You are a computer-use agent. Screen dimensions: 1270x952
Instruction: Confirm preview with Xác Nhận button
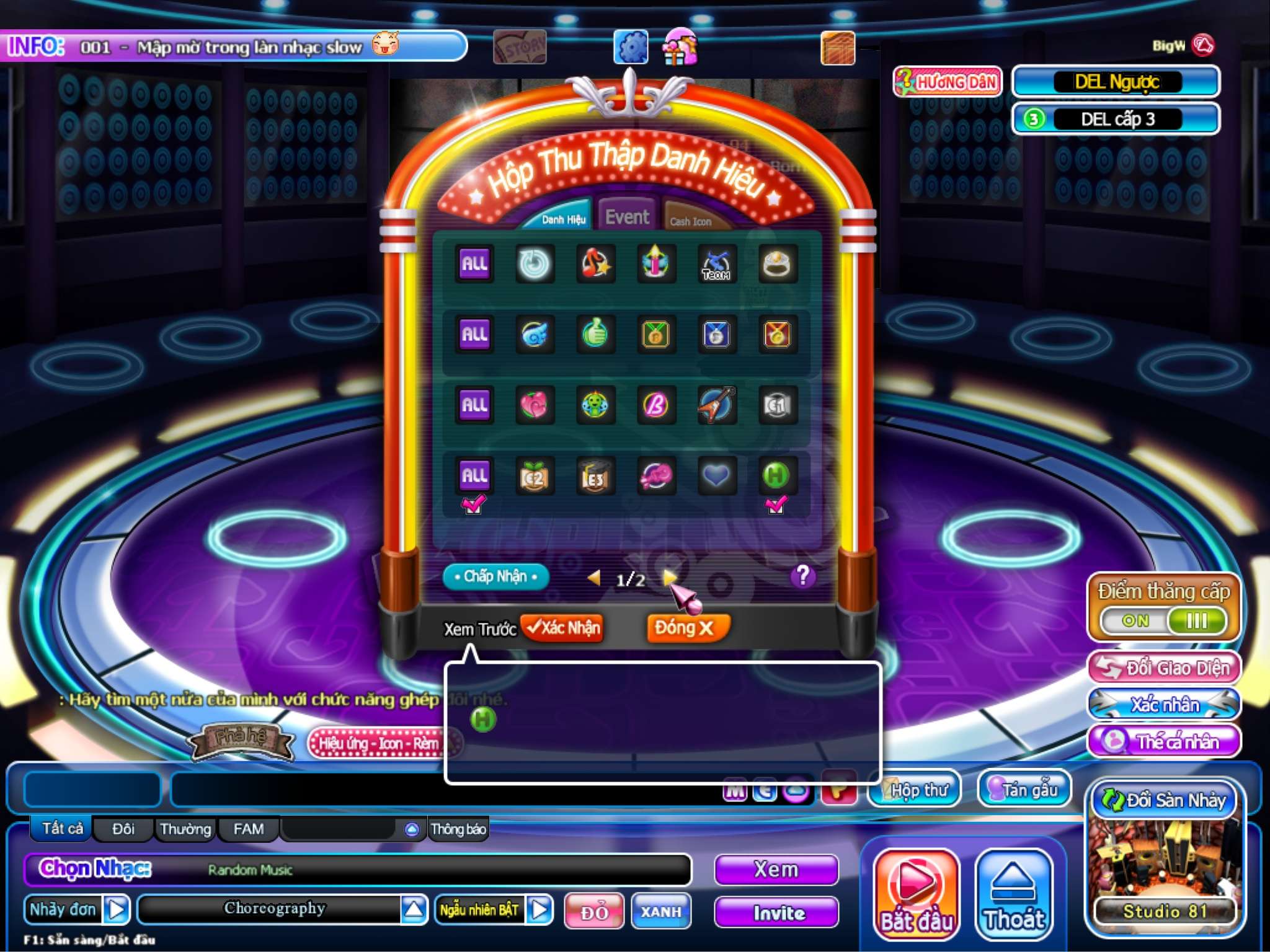(563, 628)
